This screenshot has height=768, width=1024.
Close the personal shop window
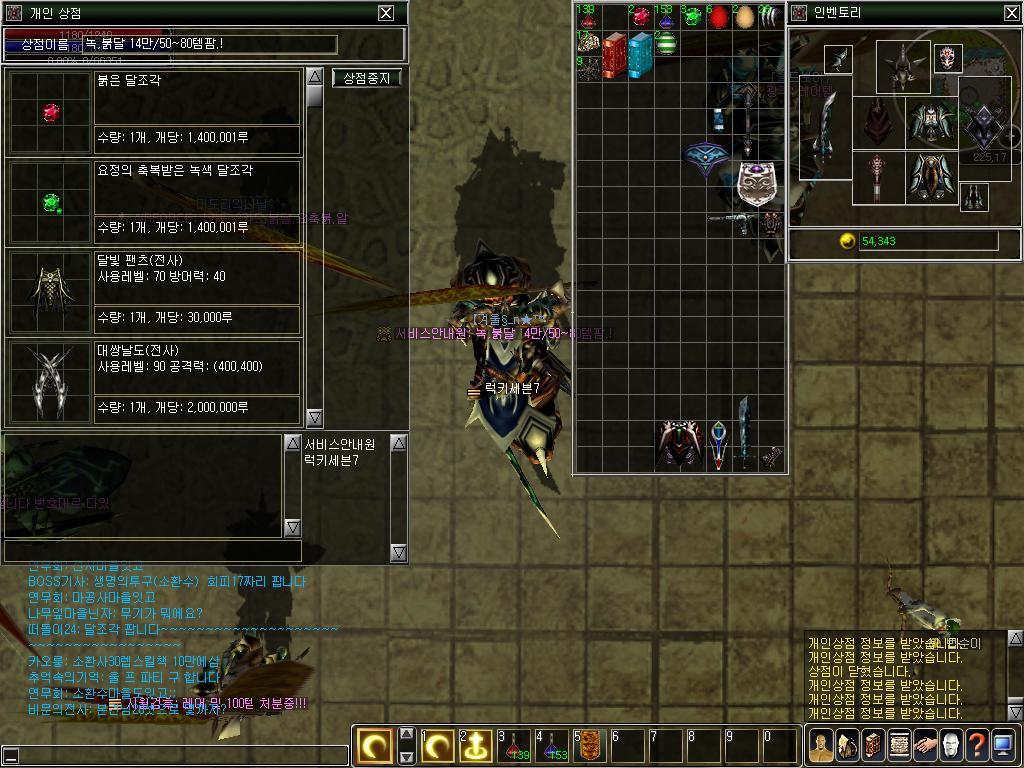pos(386,13)
